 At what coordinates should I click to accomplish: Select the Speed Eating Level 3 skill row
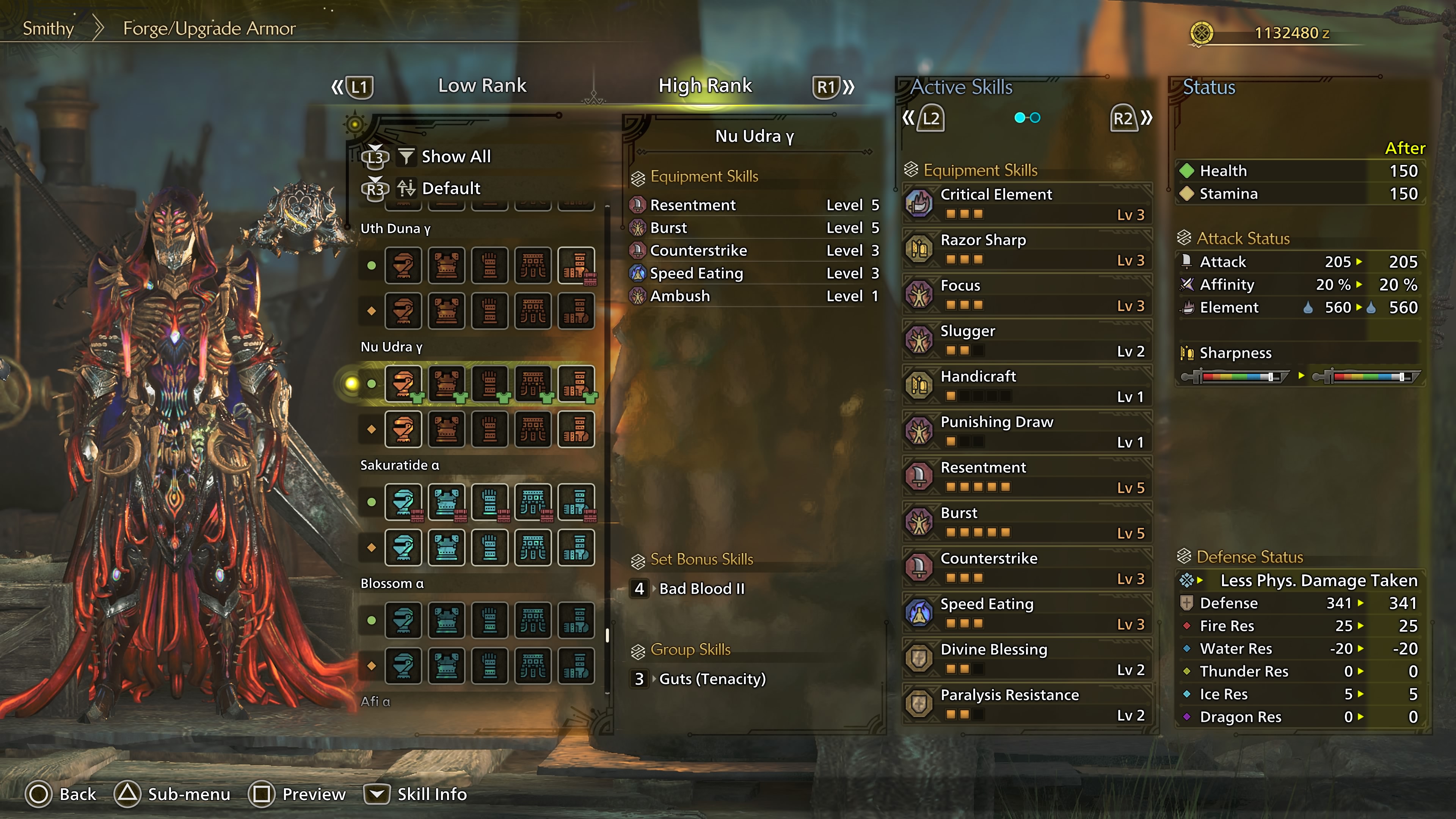click(x=755, y=273)
